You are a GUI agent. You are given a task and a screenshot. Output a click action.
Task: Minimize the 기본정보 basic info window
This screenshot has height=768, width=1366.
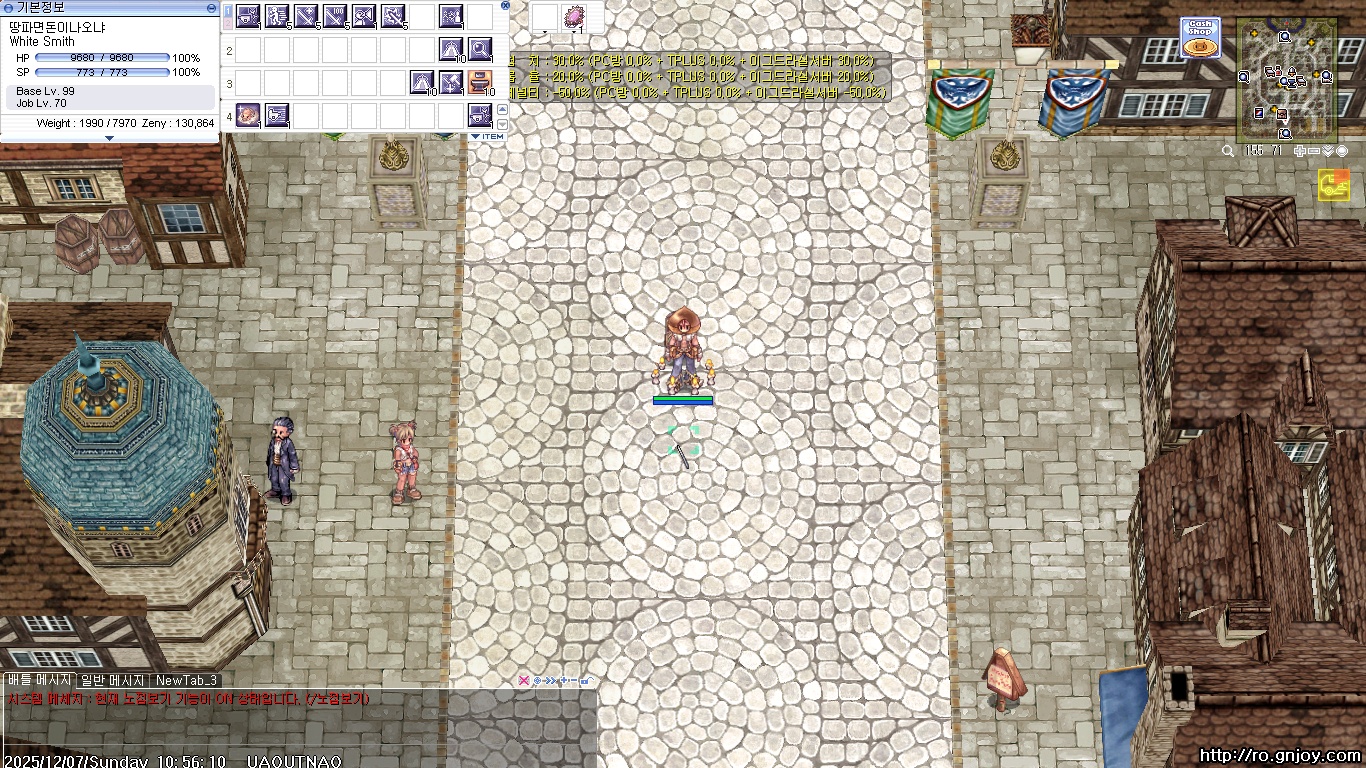coord(211,7)
